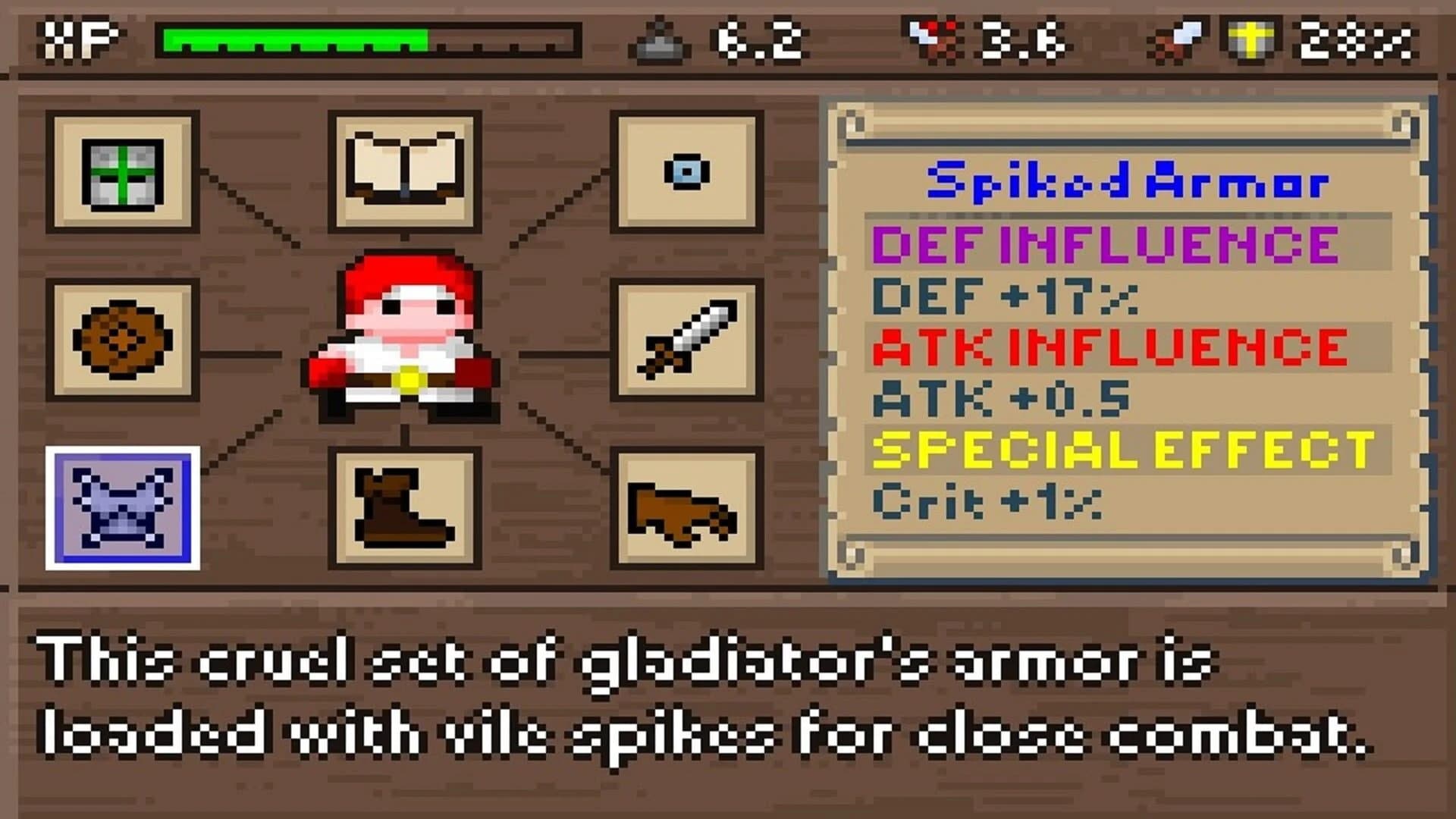Click the blue ring equipment slot

tap(686, 171)
